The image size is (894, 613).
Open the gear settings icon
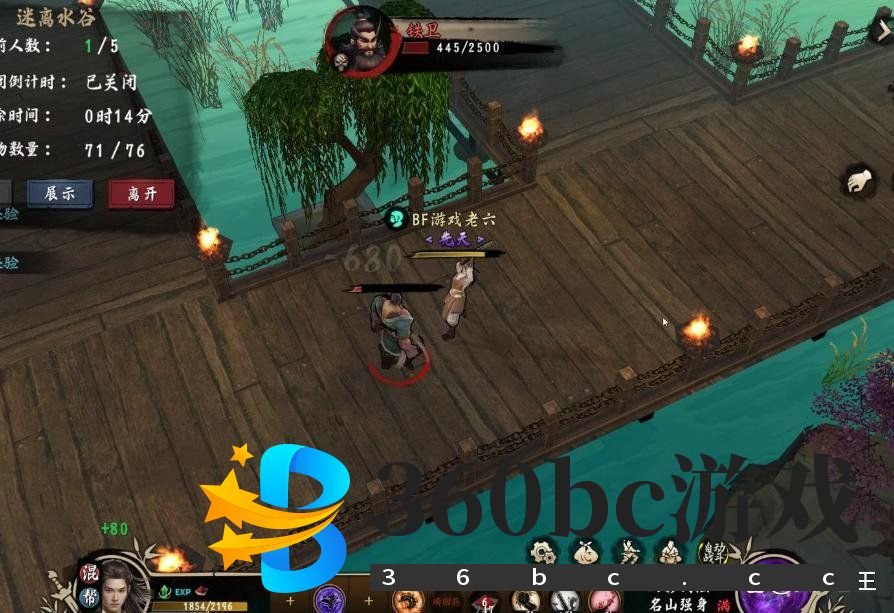(543, 551)
